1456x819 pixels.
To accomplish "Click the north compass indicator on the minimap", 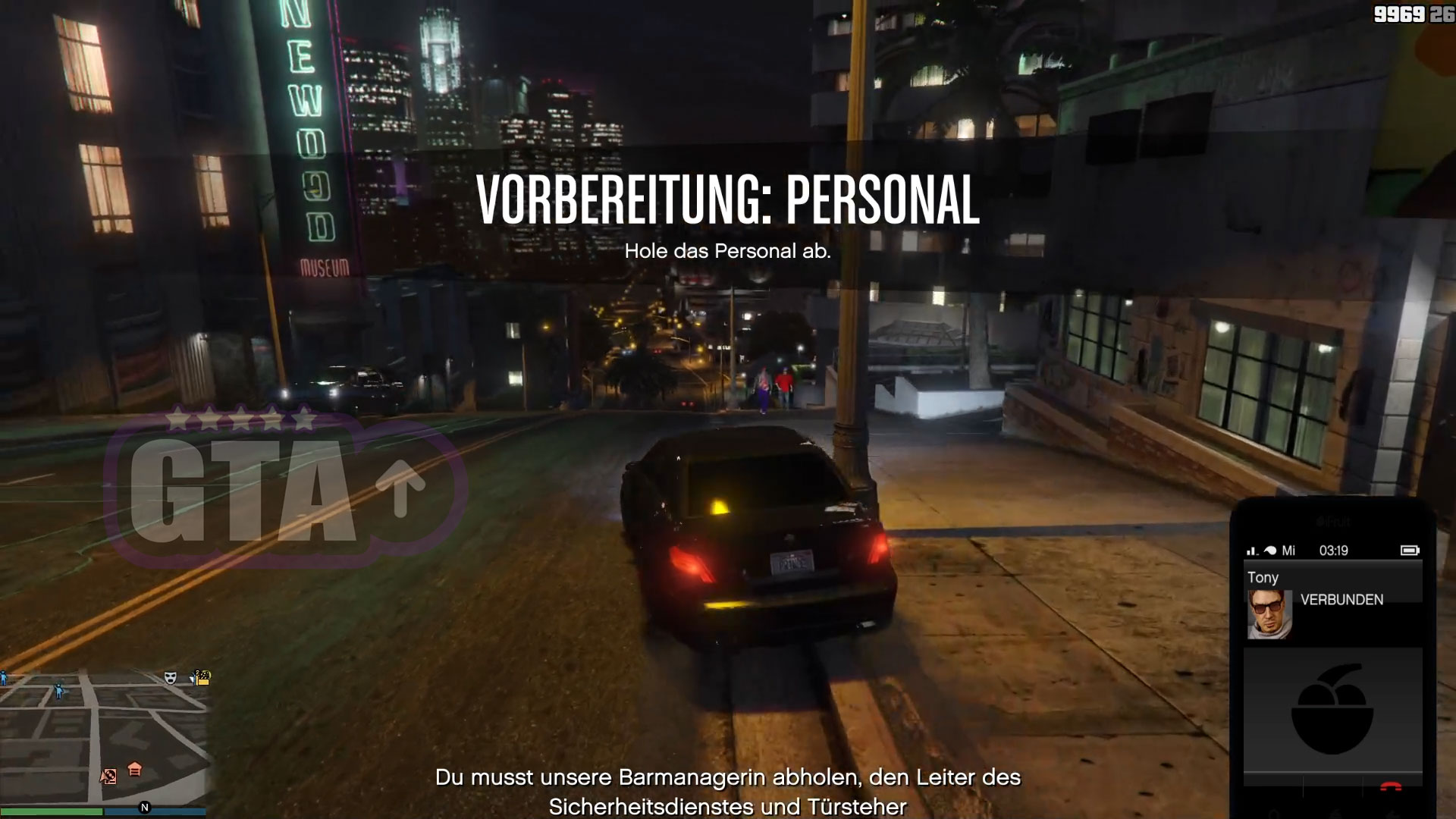I will tap(145, 808).
